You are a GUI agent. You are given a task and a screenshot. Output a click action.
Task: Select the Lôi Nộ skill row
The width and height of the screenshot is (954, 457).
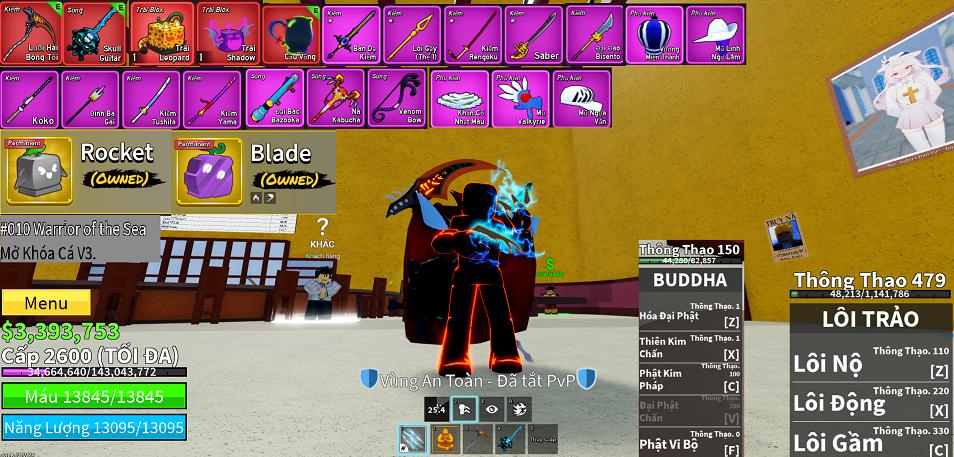(x=870, y=363)
